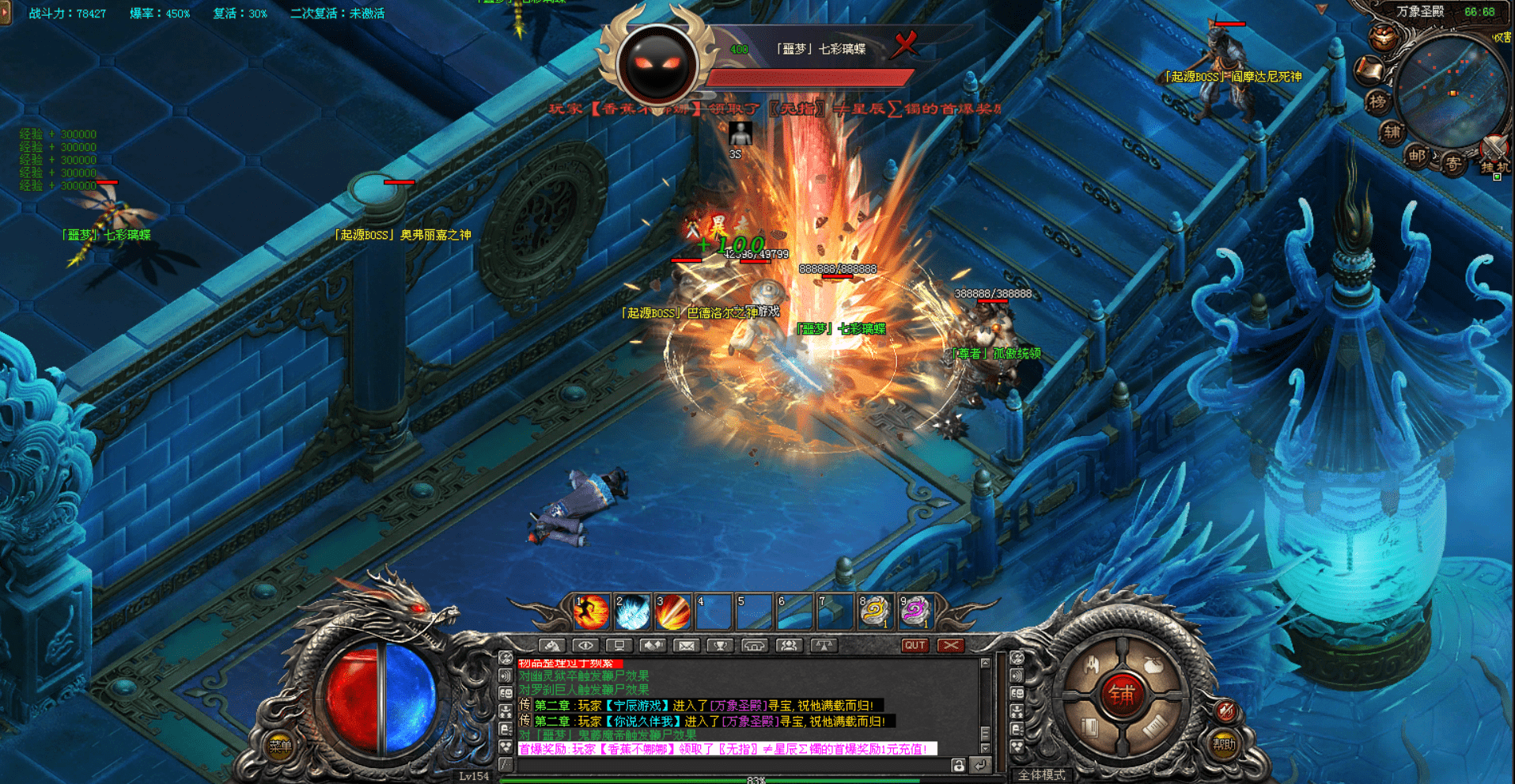Activate the flaming runner skill in slot 1

[591, 613]
